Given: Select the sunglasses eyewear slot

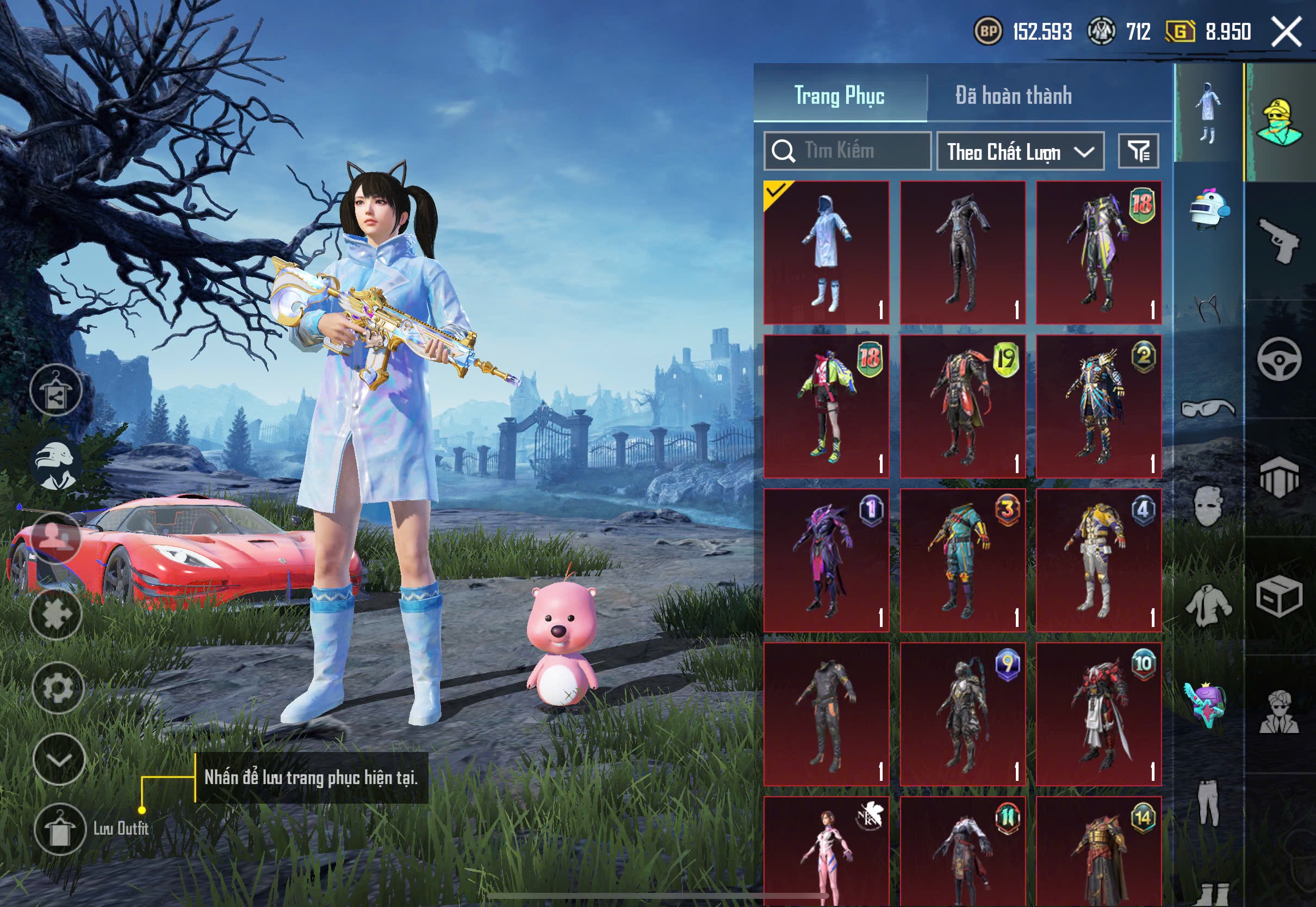Looking at the screenshot, I should [x=1207, y=408].
